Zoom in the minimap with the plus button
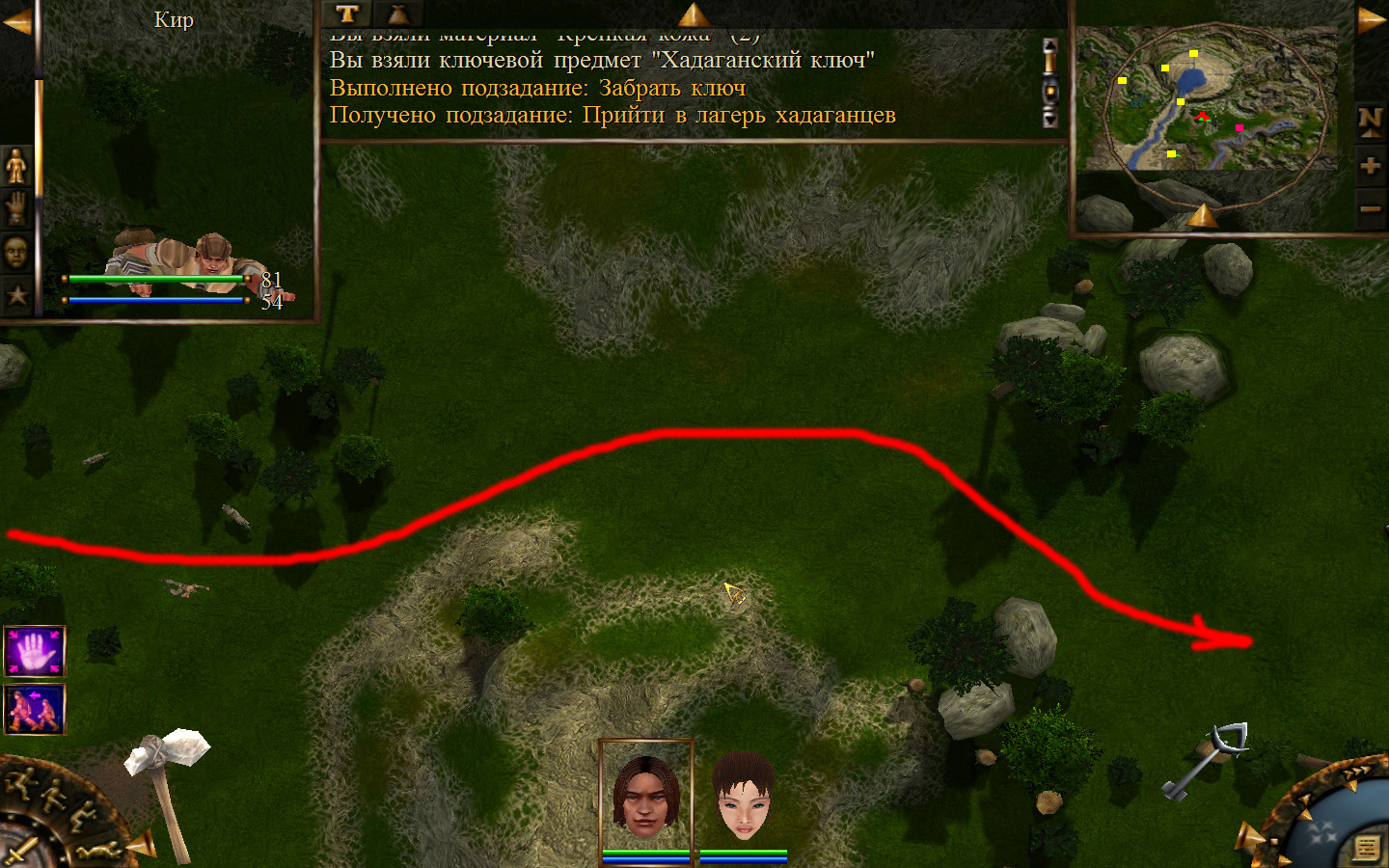 (x=1370, y=166)
